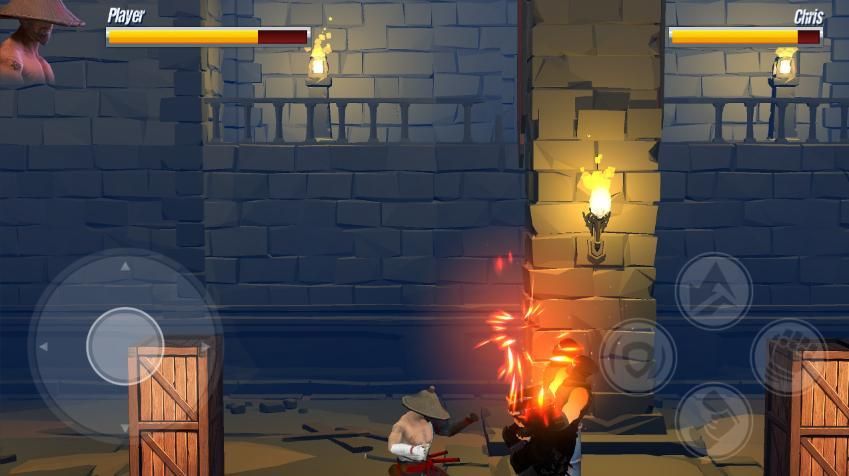The image size is (849, 476).
Task: Tap the virtual joystick center knob
Action: pos(125,346)
